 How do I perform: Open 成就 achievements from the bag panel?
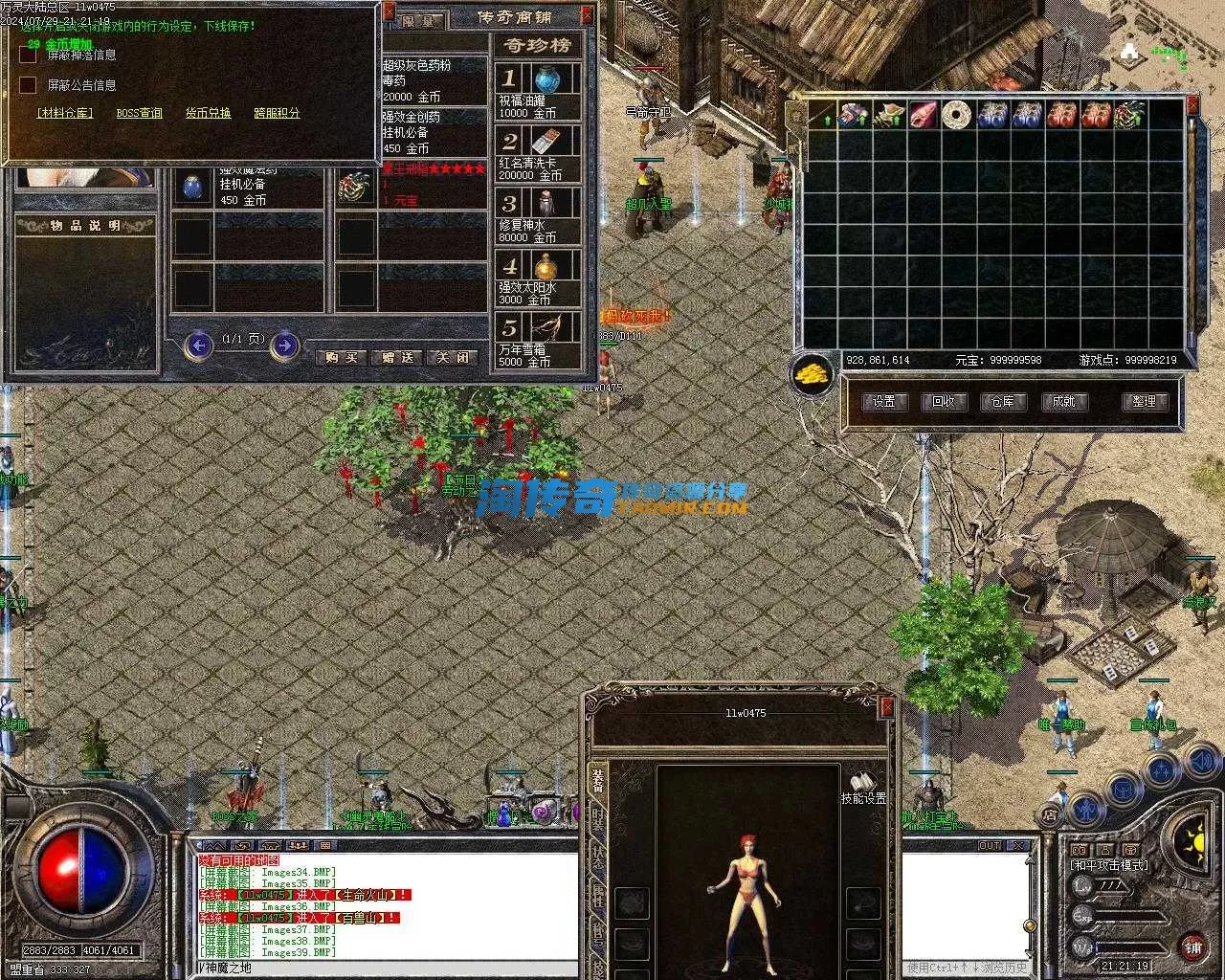click(1062, 402)
